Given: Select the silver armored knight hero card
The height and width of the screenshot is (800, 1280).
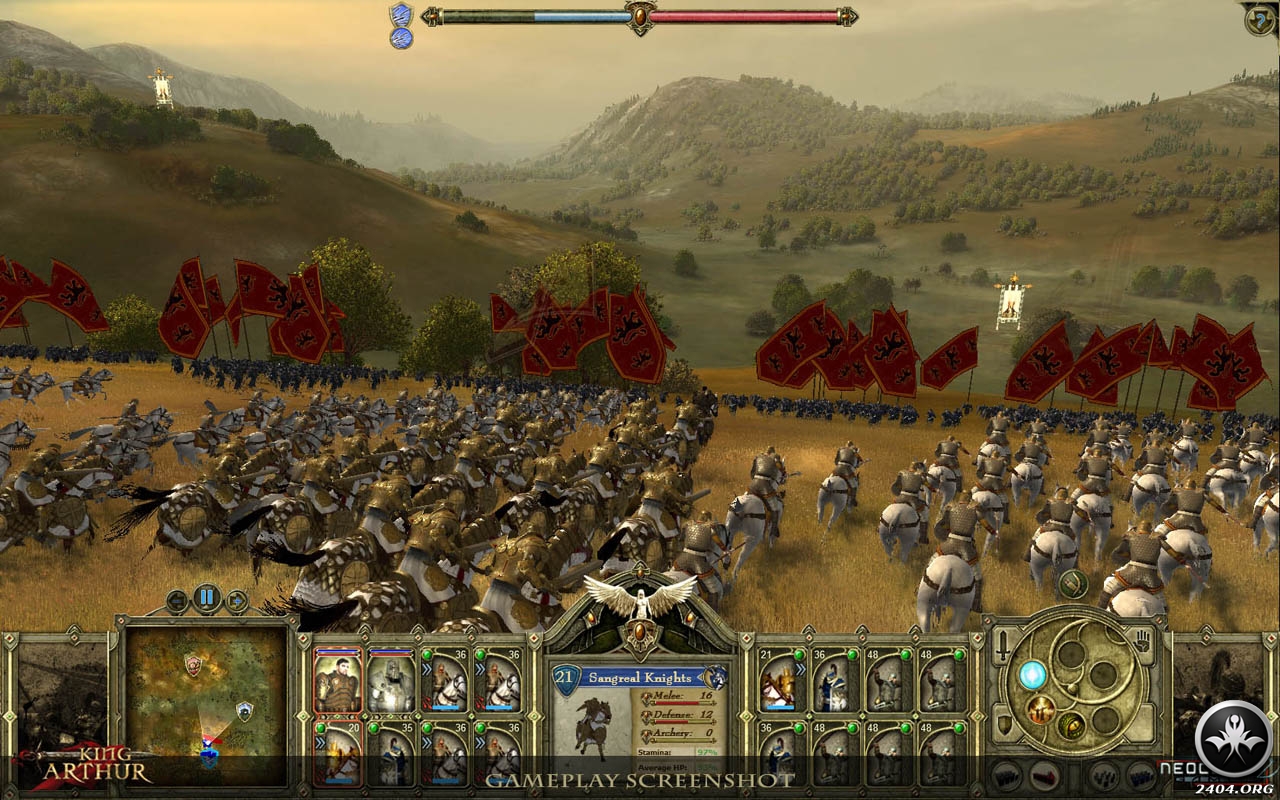Looking at the screenshot, I should pos(390,680).
